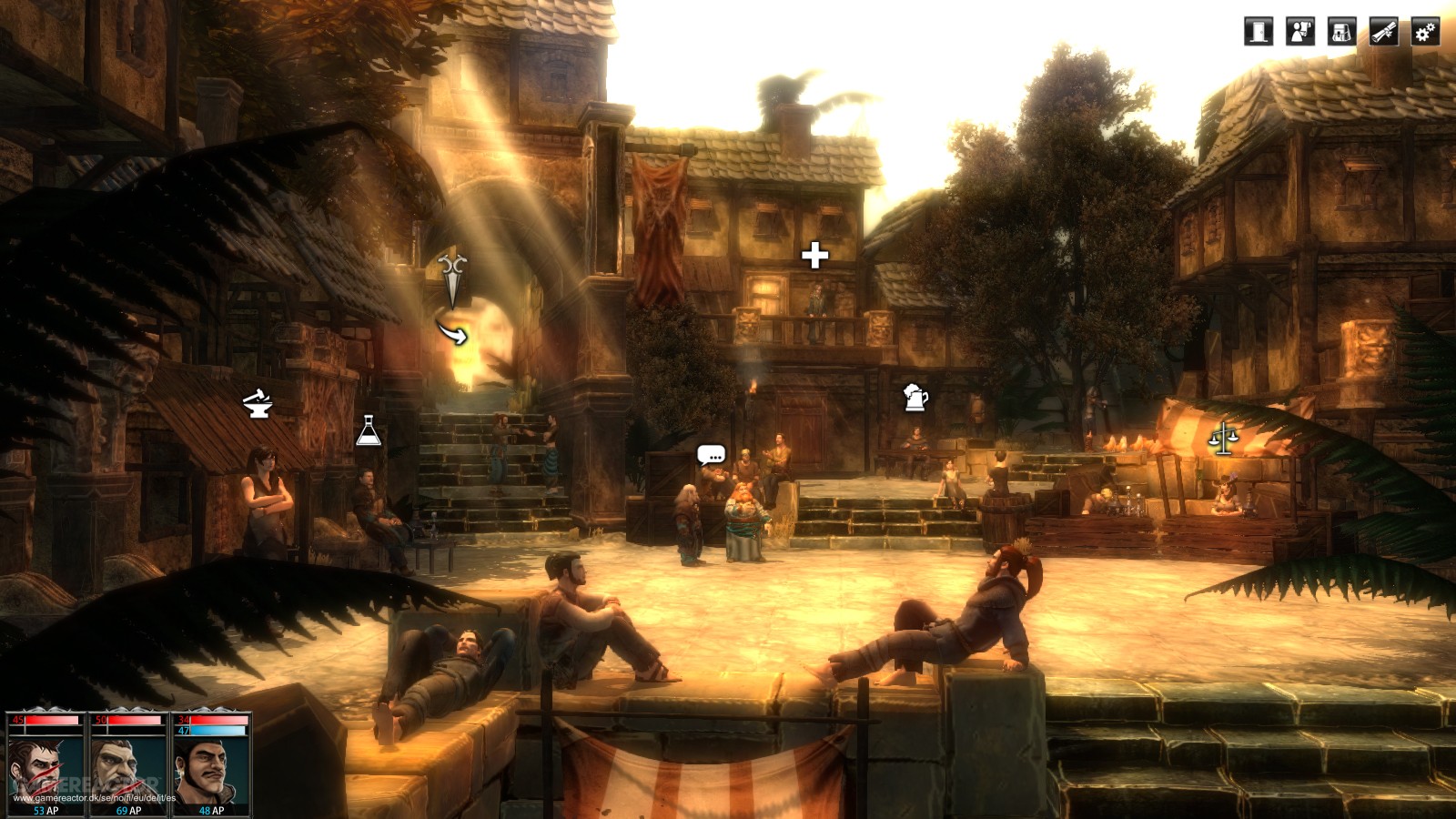Enter the tavern via beer mug marker
Viewport: 1456px width, 819px height.
pyautogui.click(x=916, y=399)
